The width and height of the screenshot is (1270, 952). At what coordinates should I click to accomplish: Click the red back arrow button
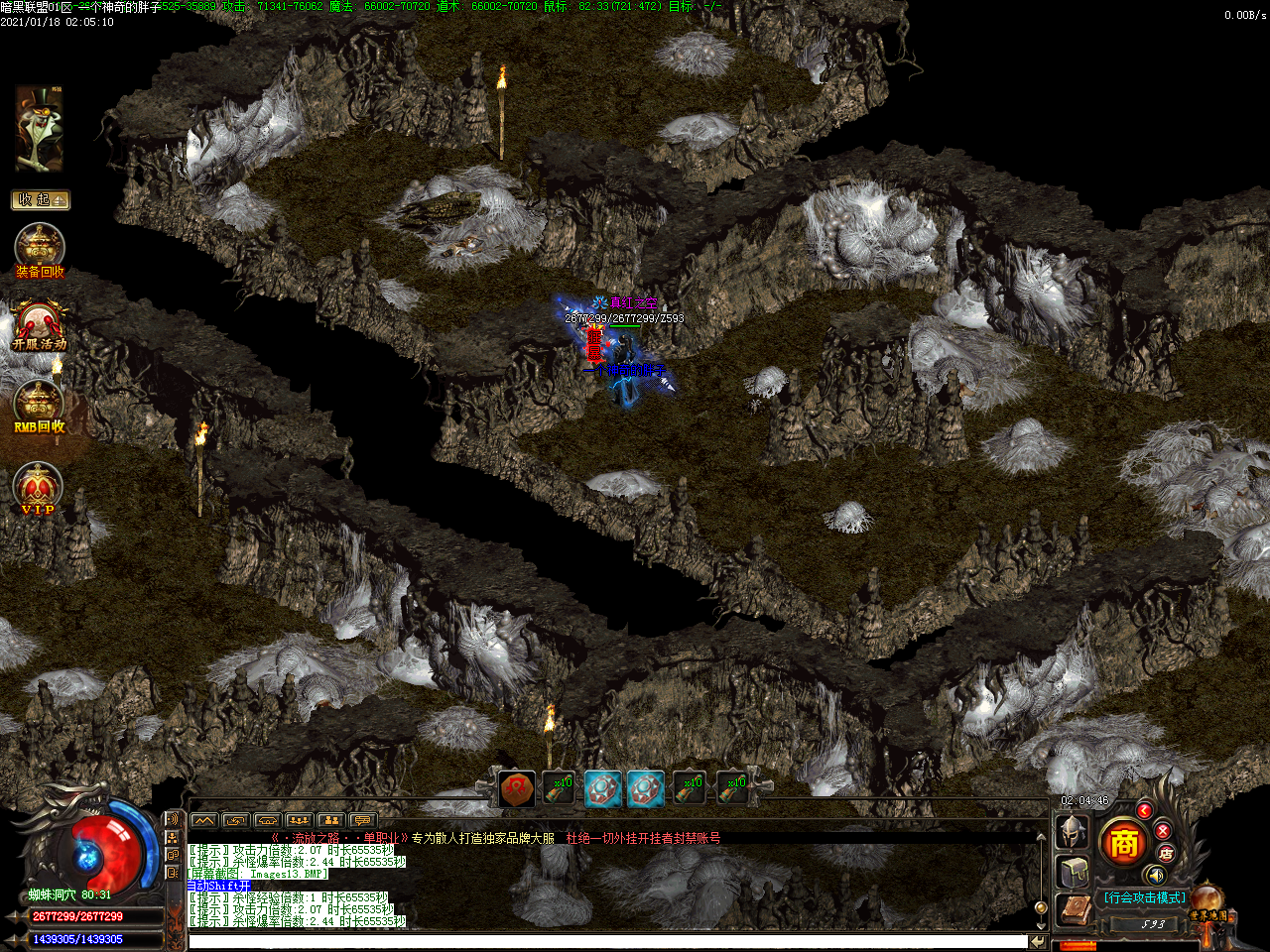pos(1144,810)
